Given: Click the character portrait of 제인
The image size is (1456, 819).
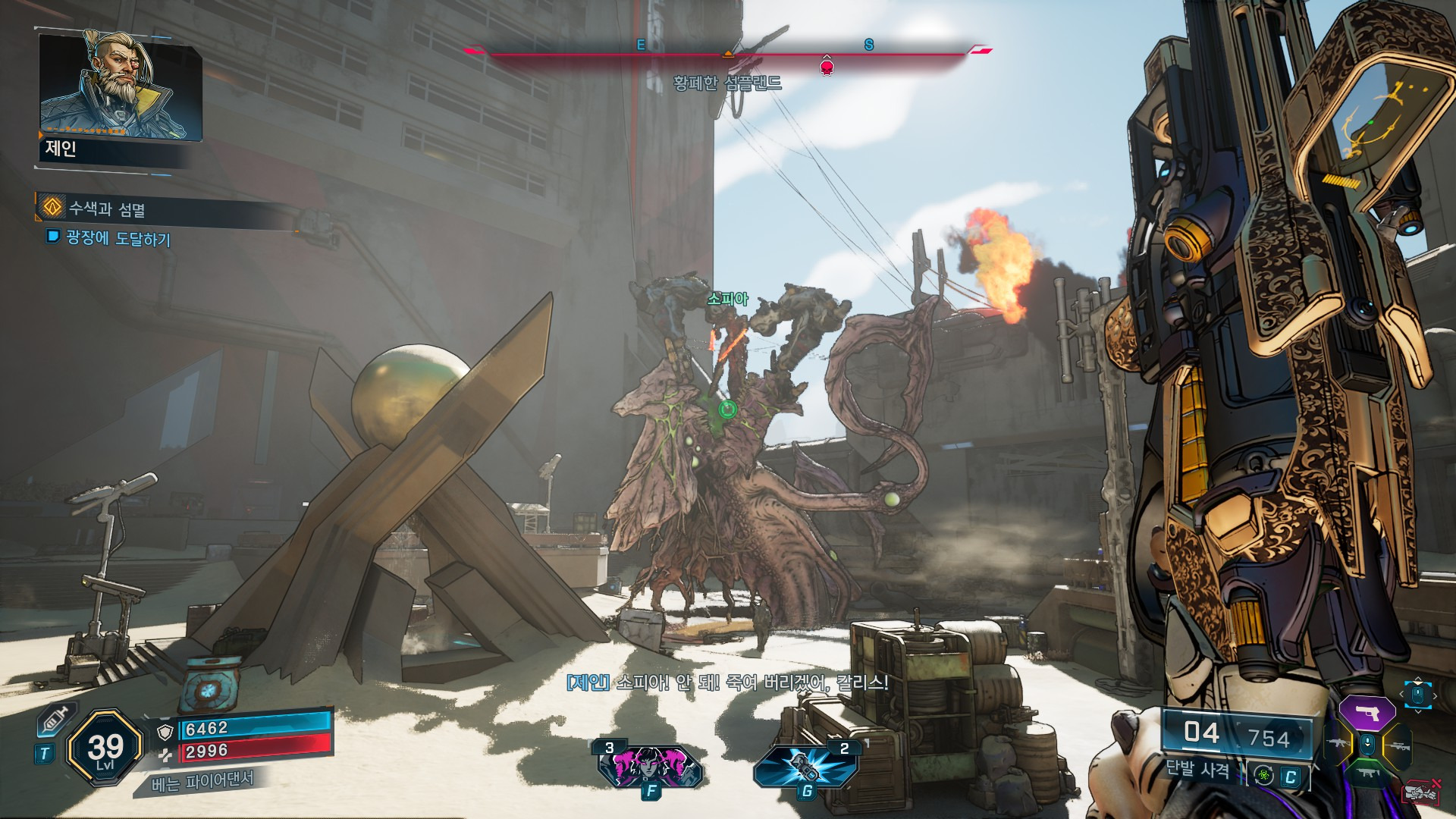Looking at the screenshot, I should pos(120,86).
